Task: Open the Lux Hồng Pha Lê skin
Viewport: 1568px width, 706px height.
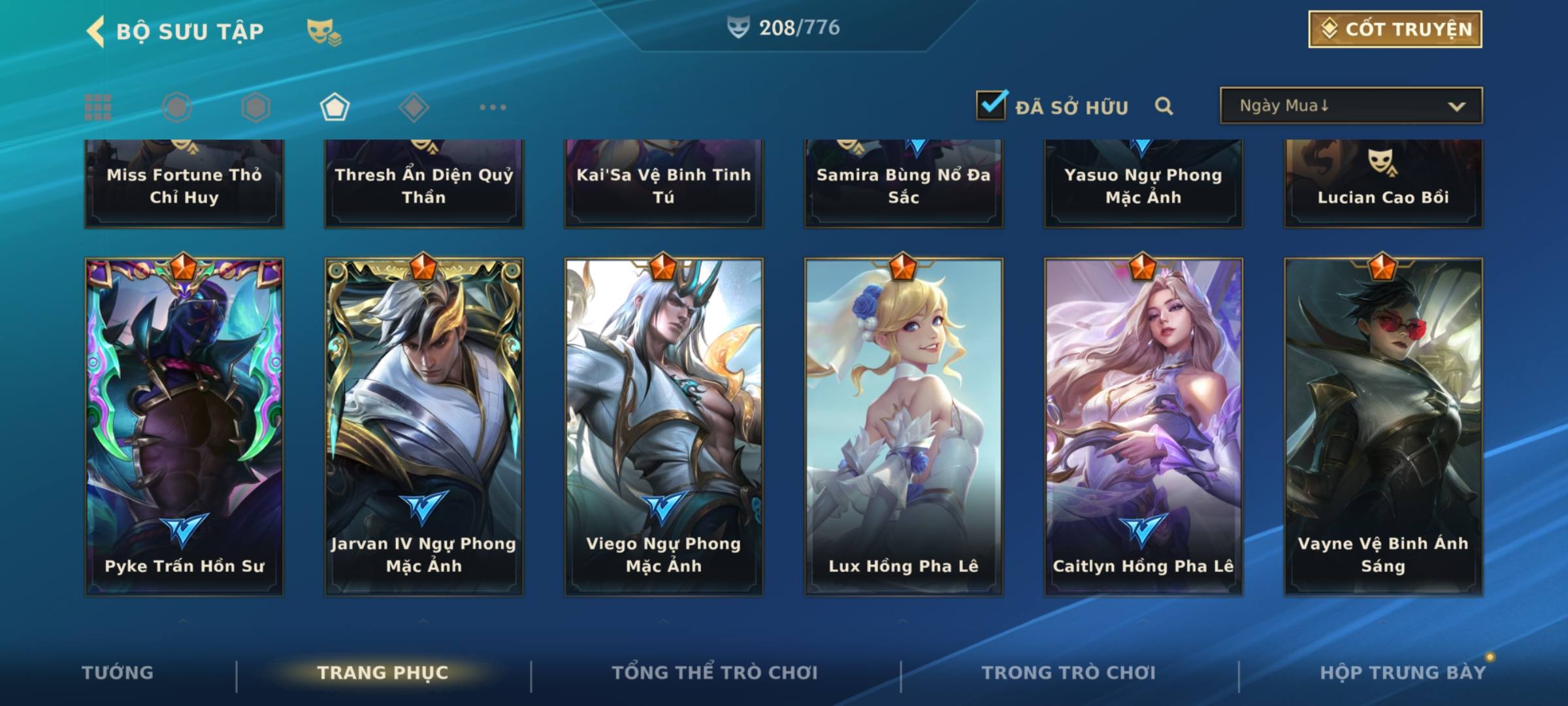Action: click(904, 426)
